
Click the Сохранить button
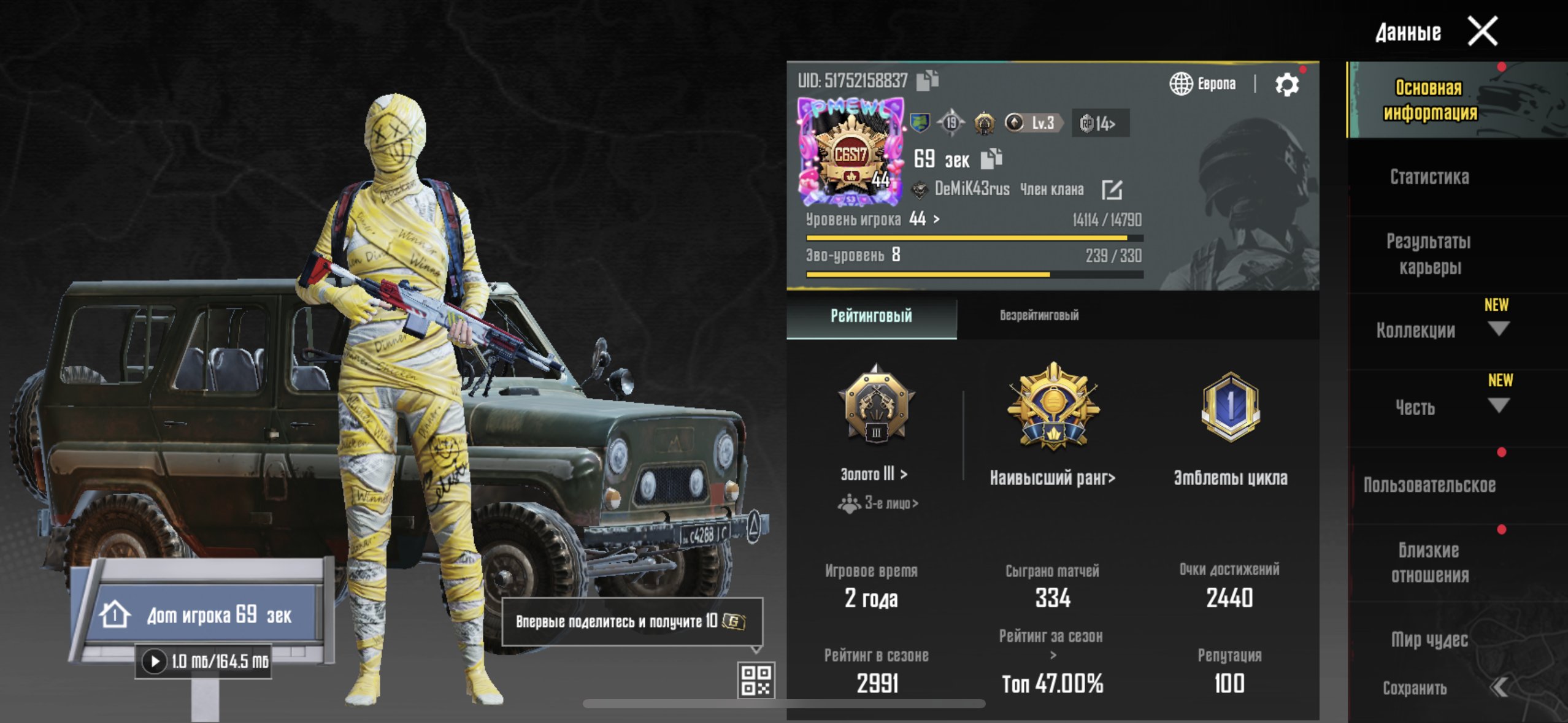click(1415, 689)
